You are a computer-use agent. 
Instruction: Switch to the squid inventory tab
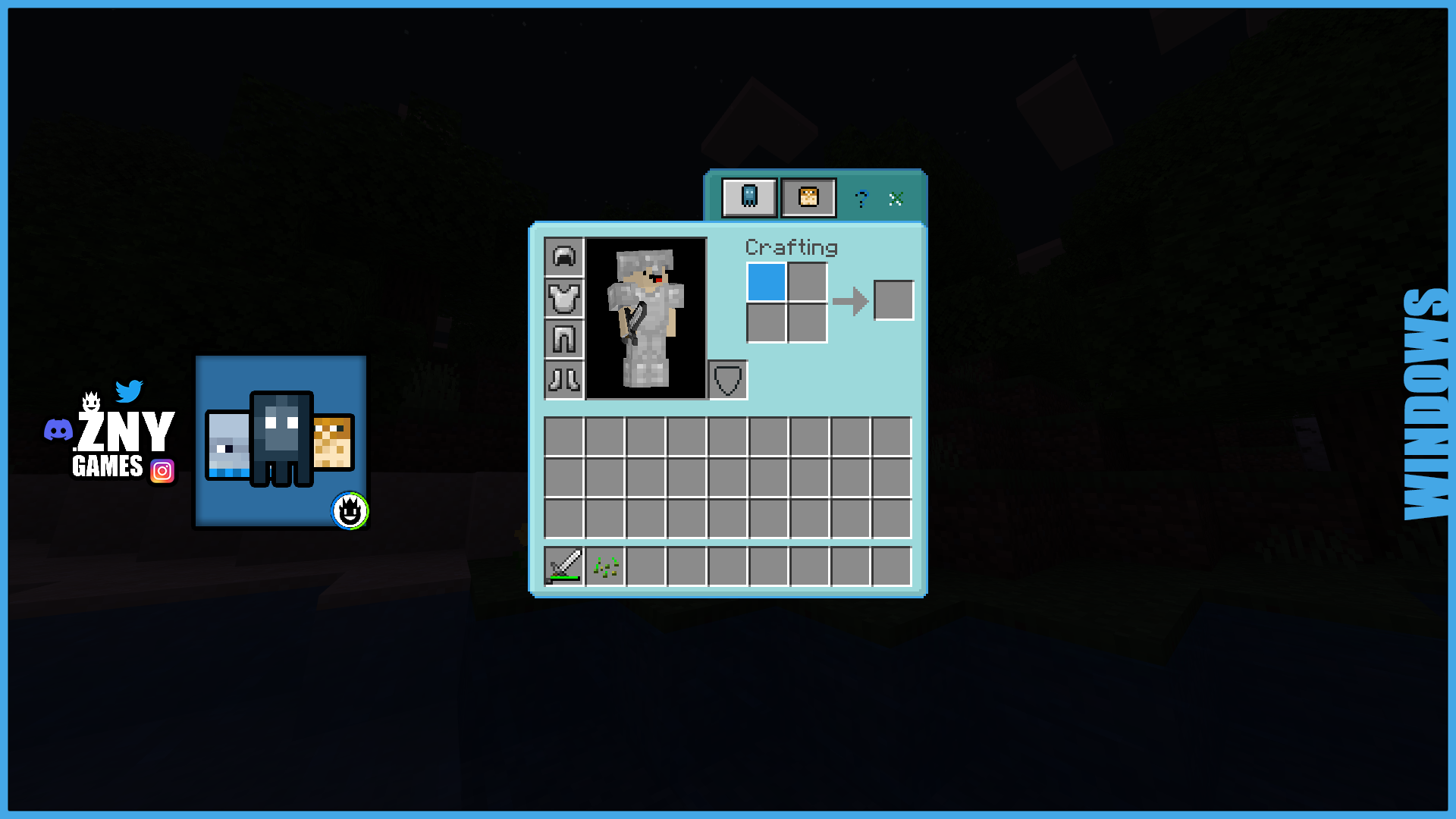749,197
